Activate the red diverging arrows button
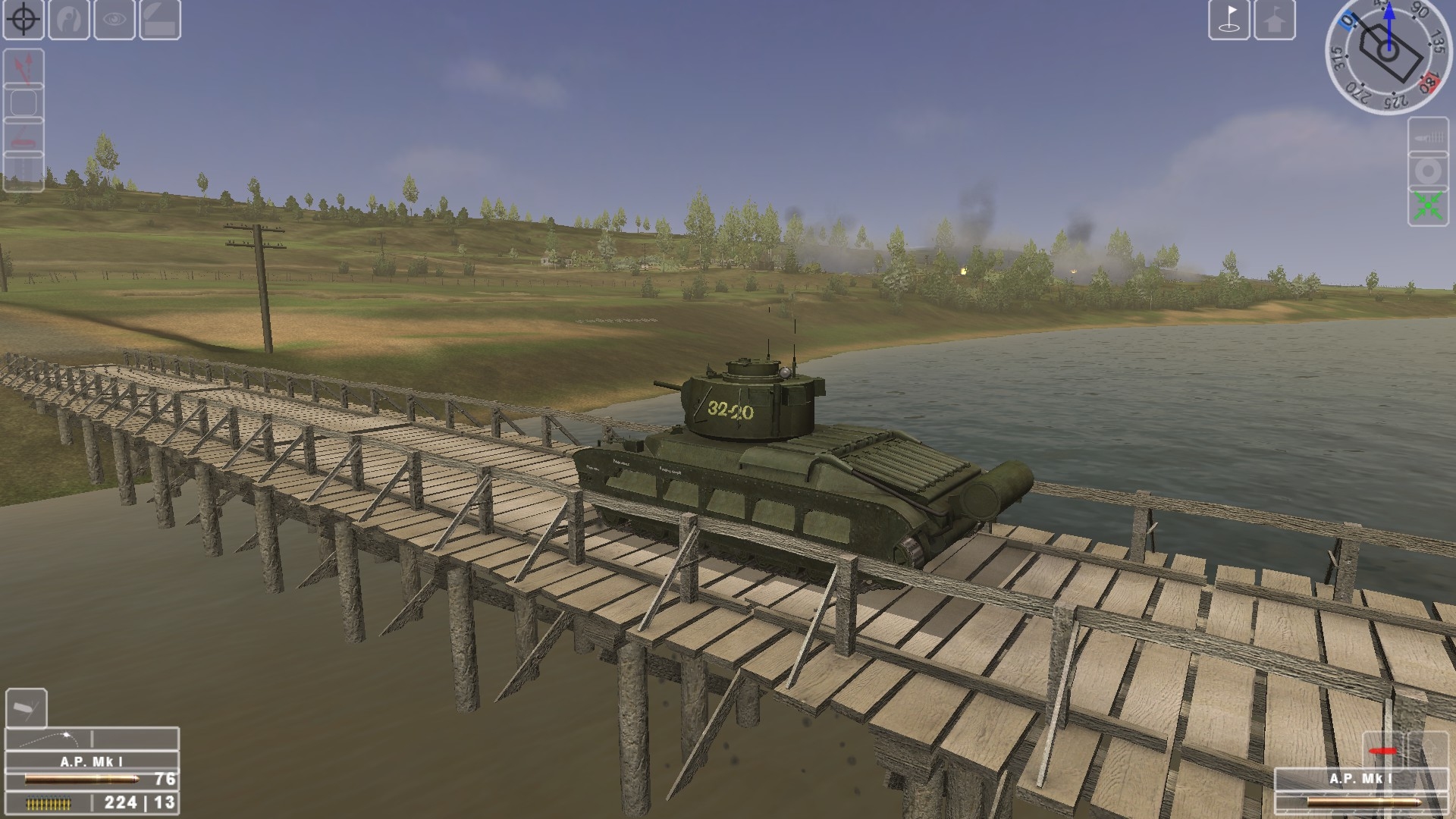The height and width of the screenshot is (819, 1456). click(x=24, y=67)
